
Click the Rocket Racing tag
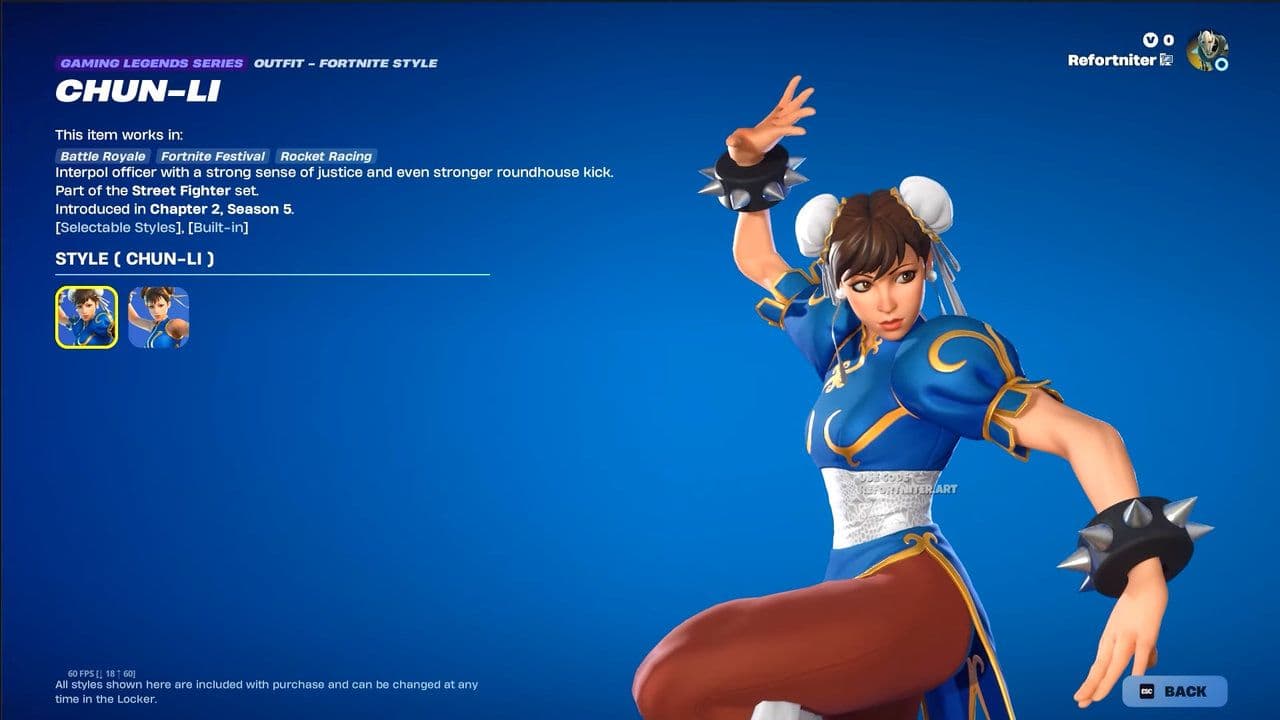click(x=326, y=156)
